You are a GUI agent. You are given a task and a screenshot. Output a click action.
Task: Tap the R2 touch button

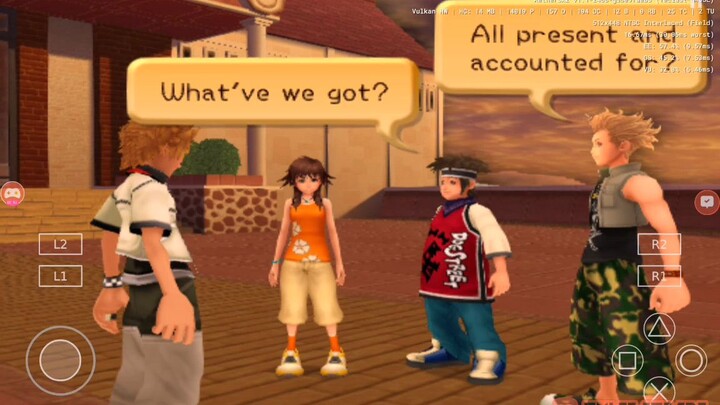(x=659, y=244)
